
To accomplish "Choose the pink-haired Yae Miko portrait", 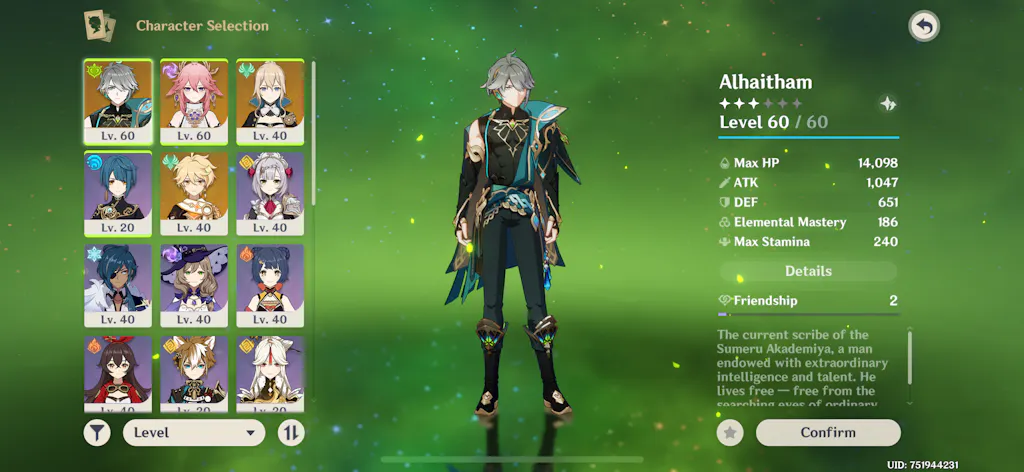I will pos(194,100).
